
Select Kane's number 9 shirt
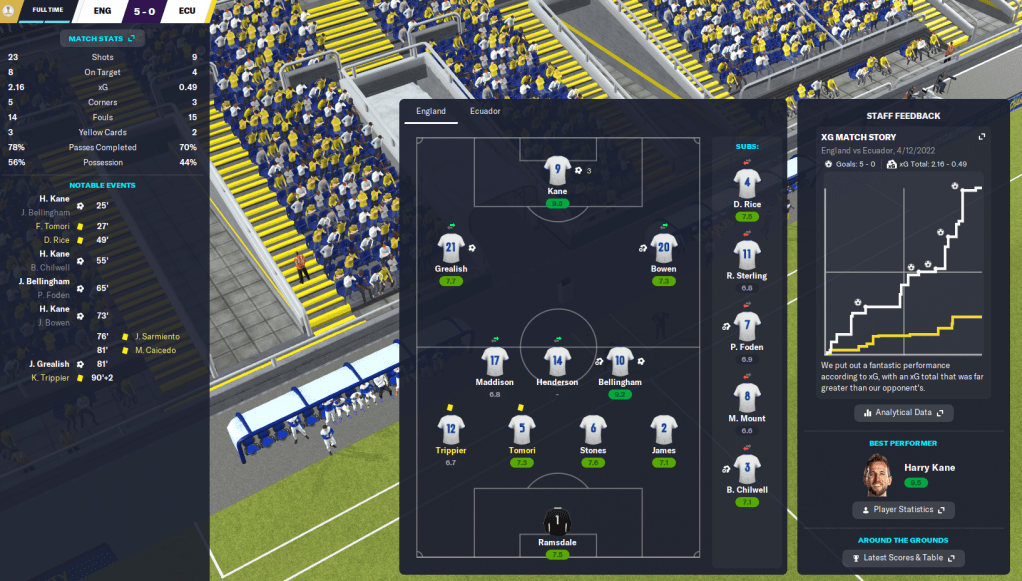click(557, 170)
